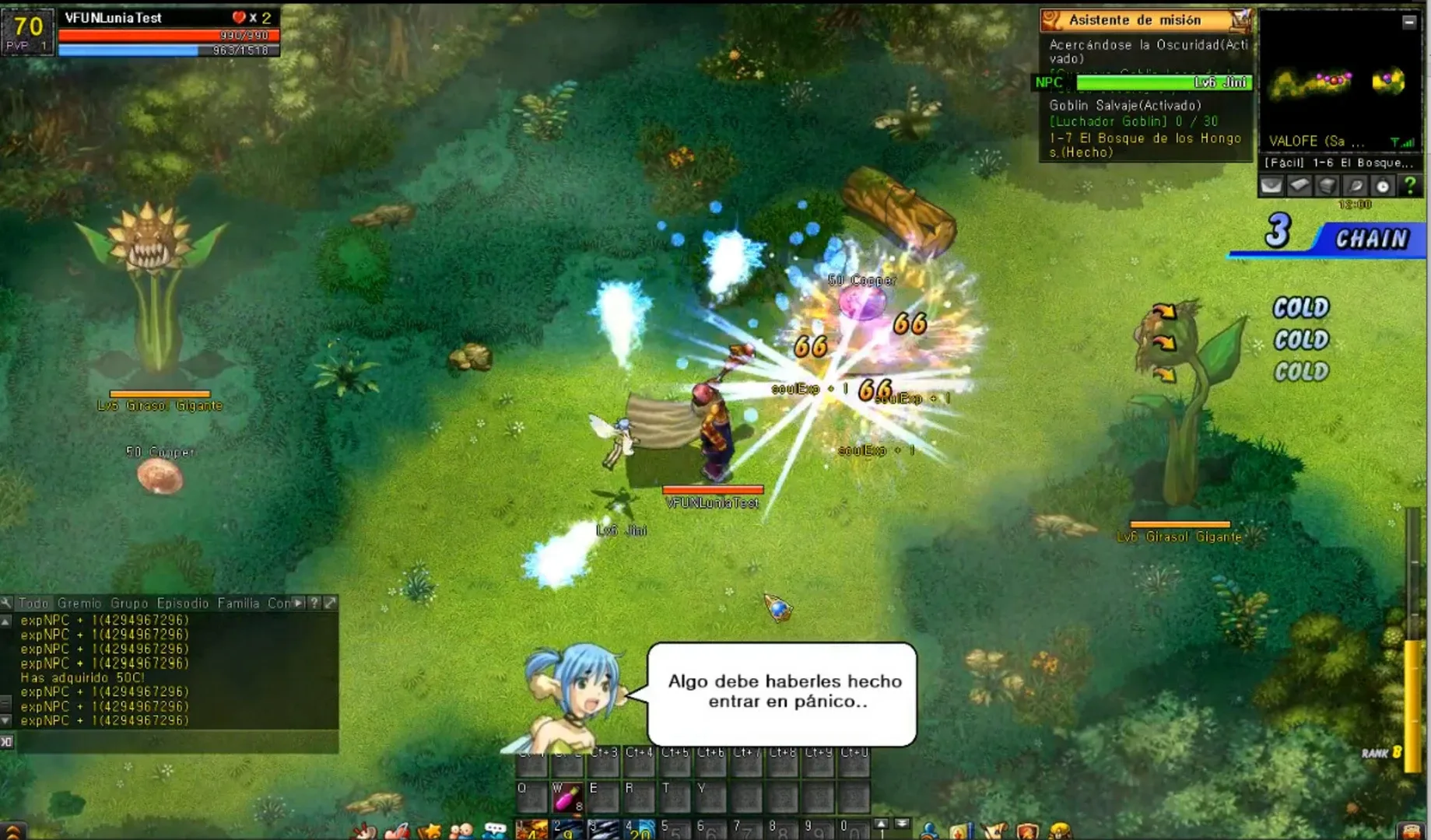Select the star emote icon on the bottom bar
Viewport: 1431px width, 840px height.
click(x=433, y=828)
